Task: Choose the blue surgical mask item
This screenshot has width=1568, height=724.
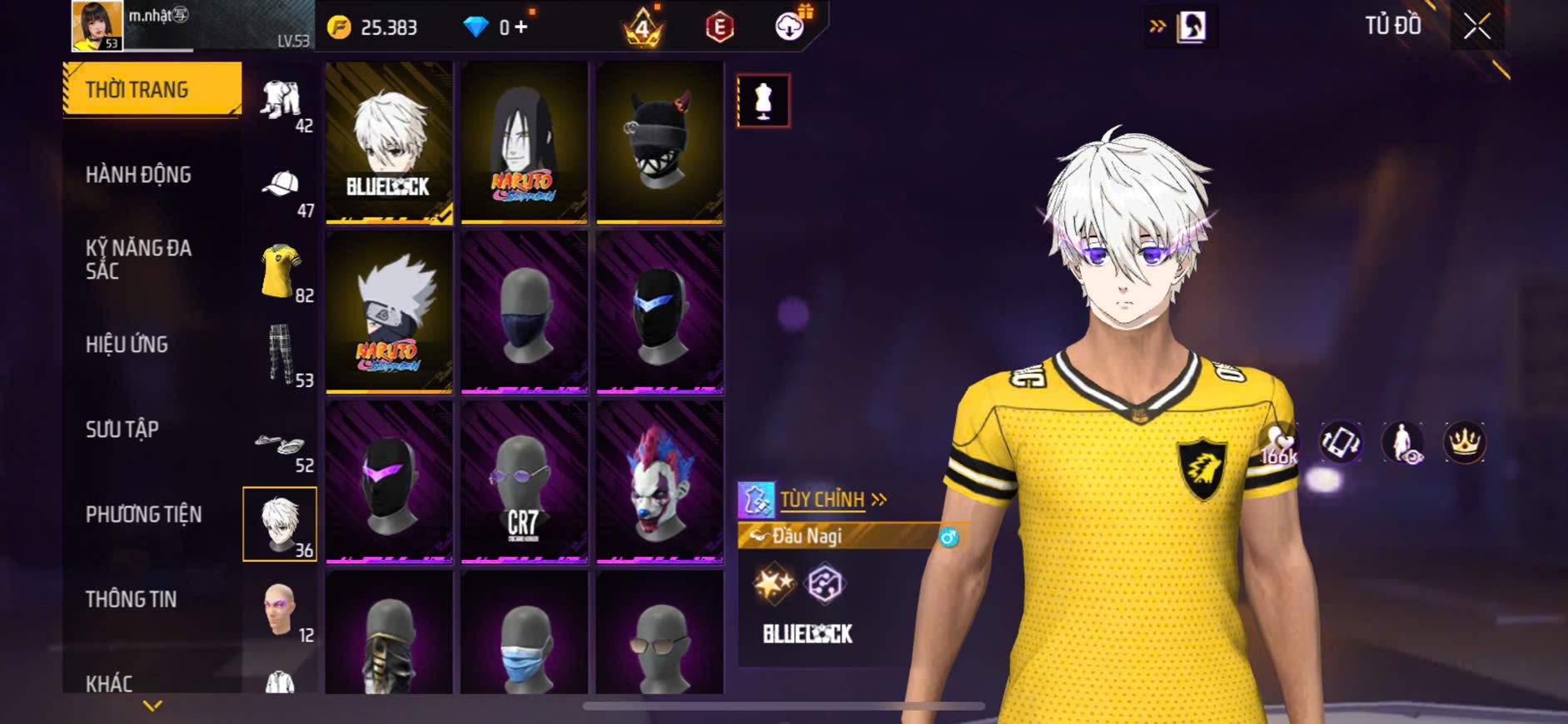Action: 525,637
